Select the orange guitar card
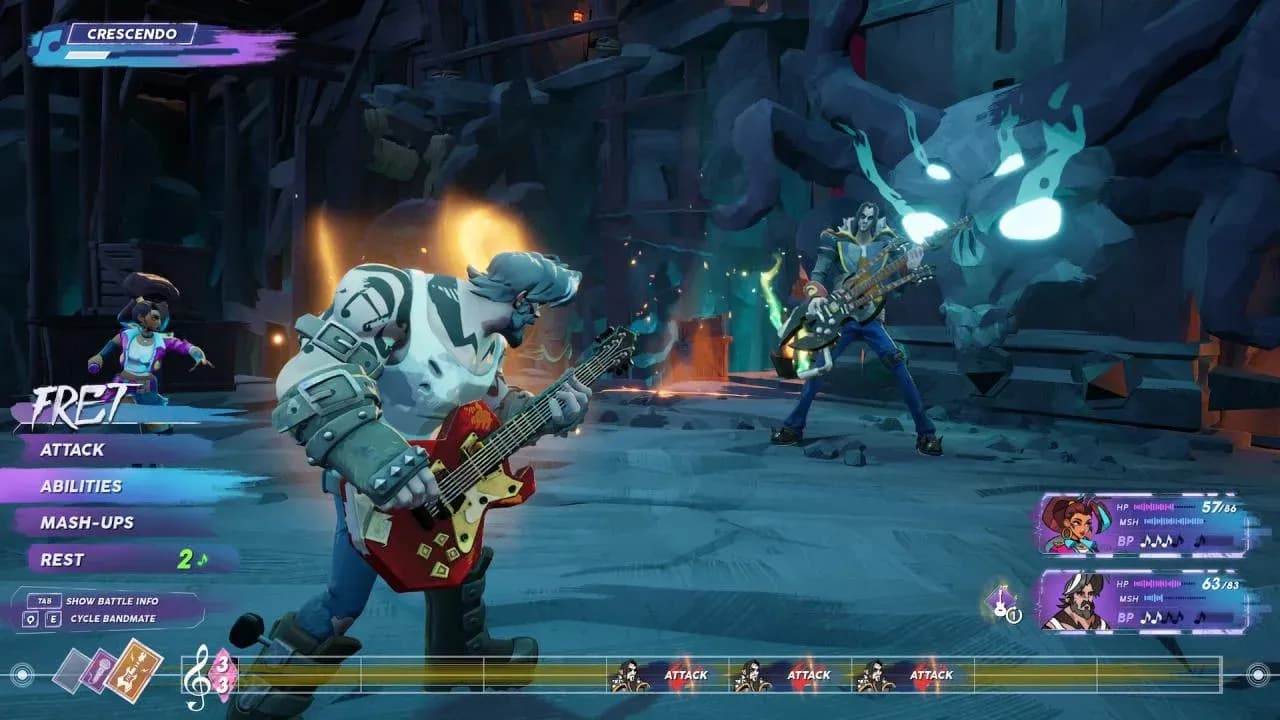This screenshot has width=1280, height=720. (x=136, y=672)
